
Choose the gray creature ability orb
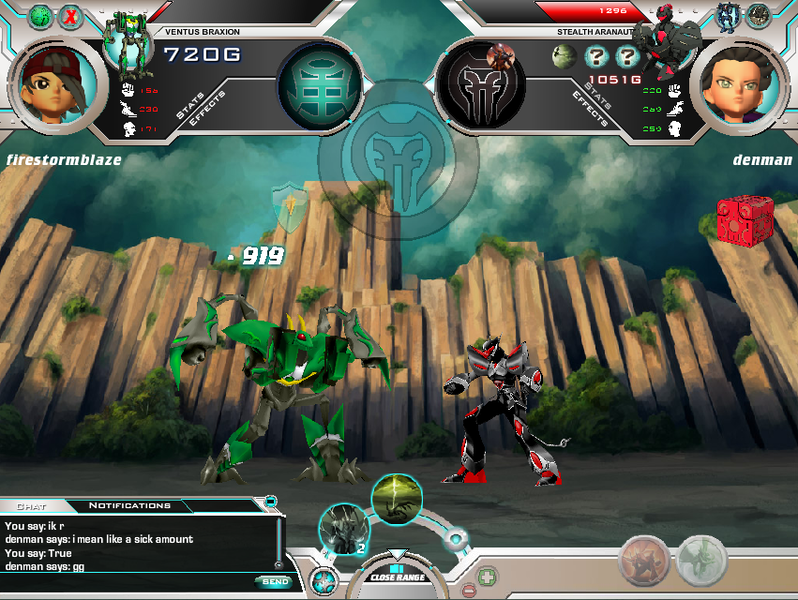[344, 528]
